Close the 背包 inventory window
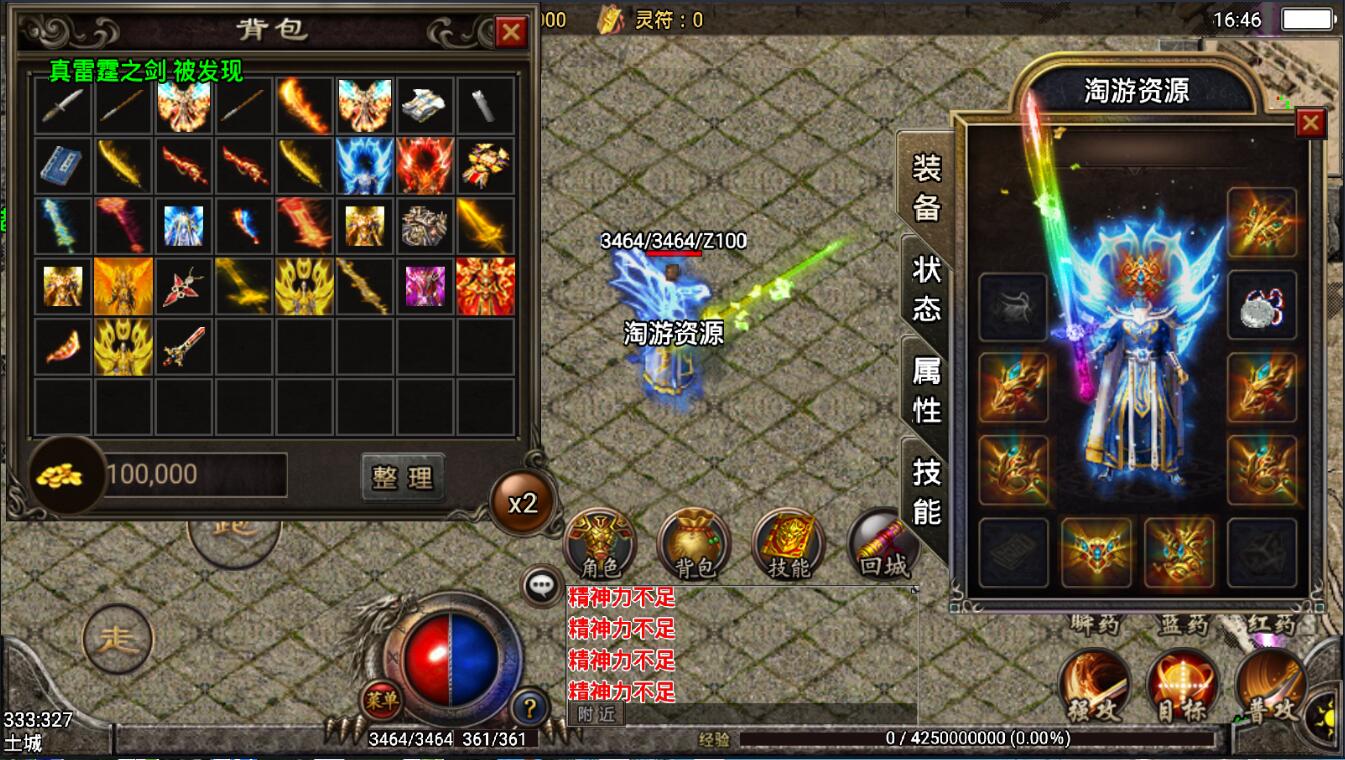1345x760 pixels. (x=511, y=32)
